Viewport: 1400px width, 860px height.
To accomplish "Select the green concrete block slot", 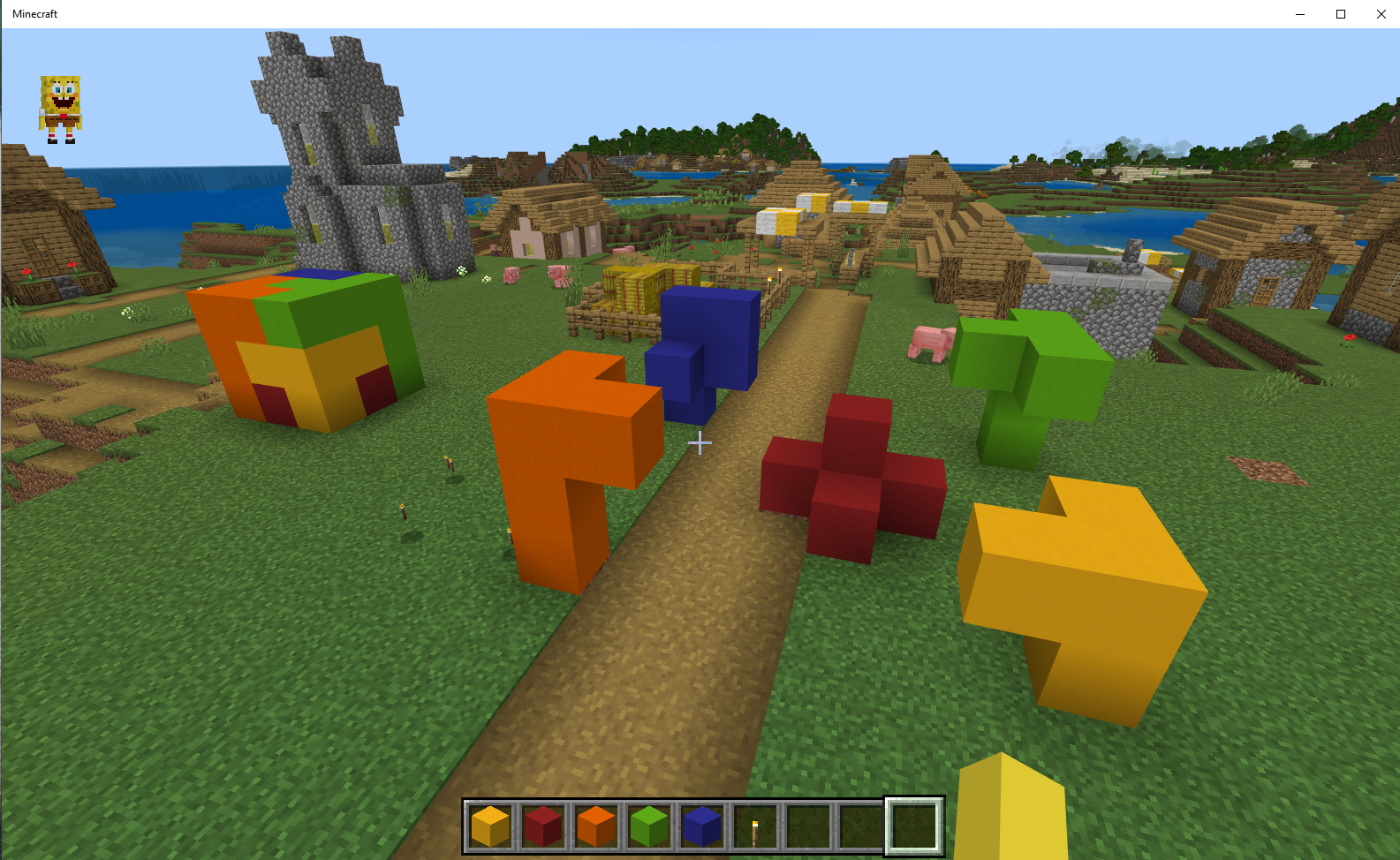I will (649, 826).
